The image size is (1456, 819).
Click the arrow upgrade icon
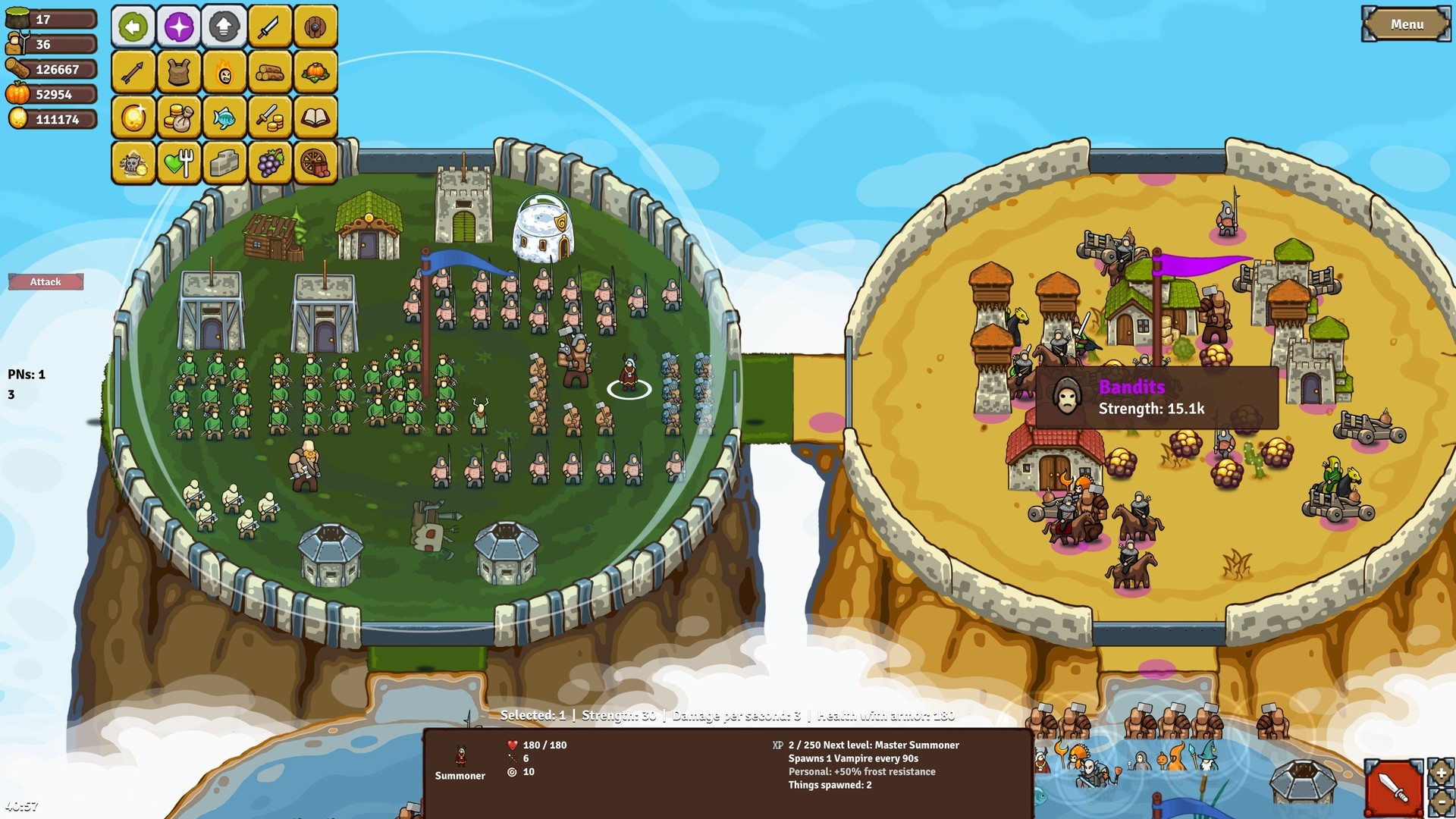[133, 73]
